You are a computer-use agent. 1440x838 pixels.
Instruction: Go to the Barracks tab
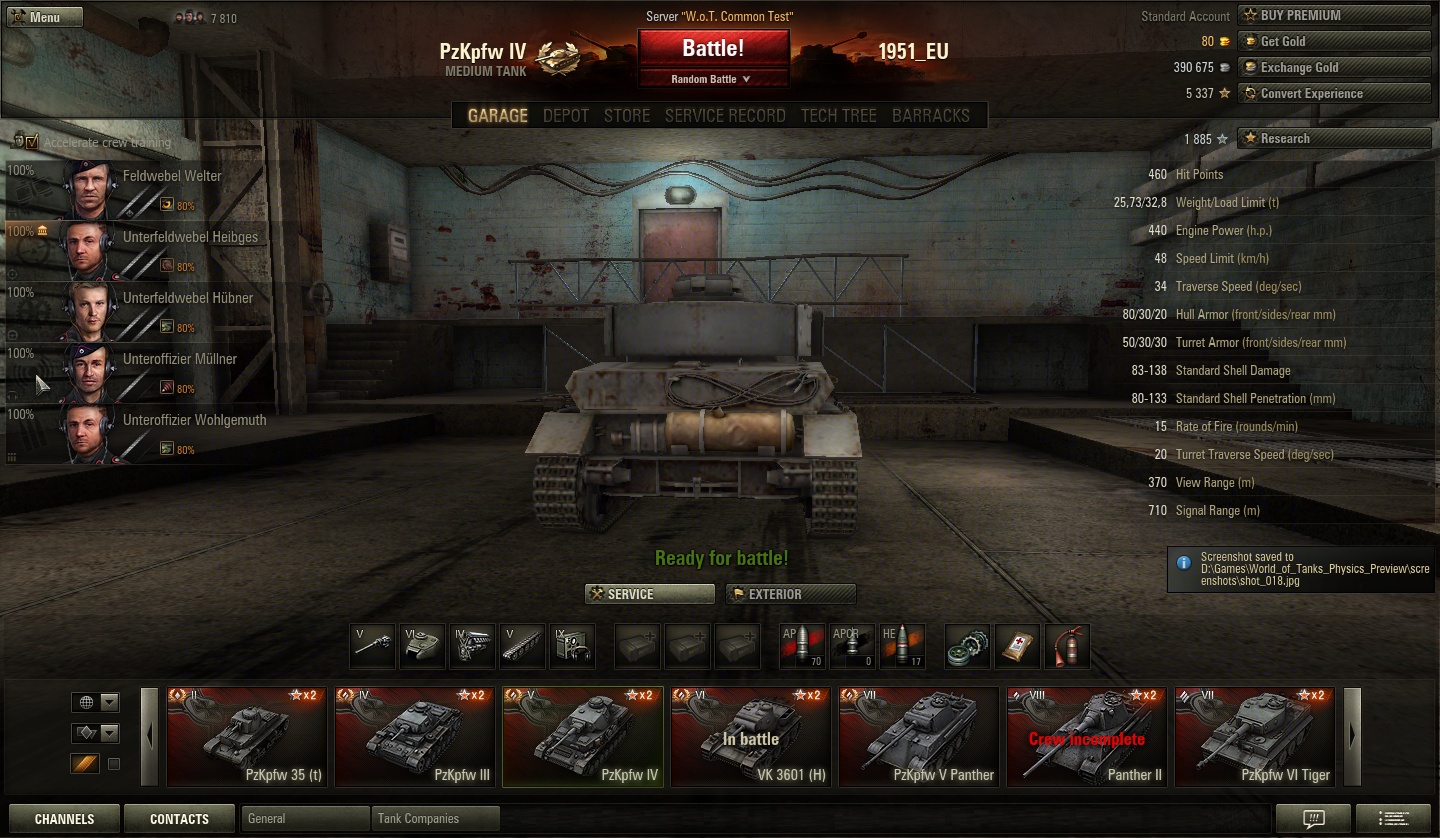click(930, 115)
